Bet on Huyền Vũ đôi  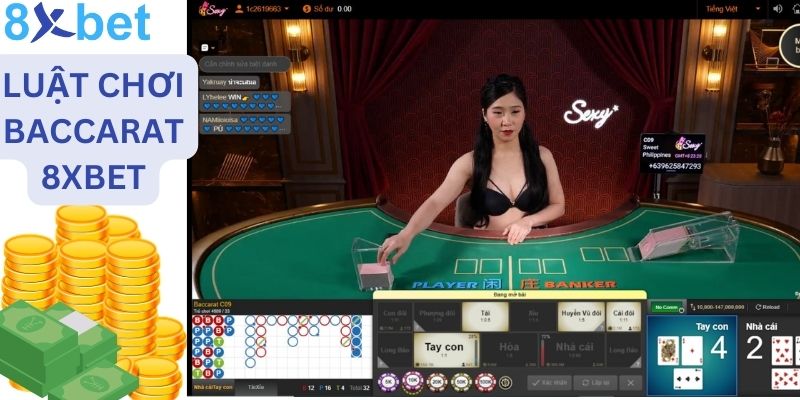pyautogui.click(x=582, y=312)
